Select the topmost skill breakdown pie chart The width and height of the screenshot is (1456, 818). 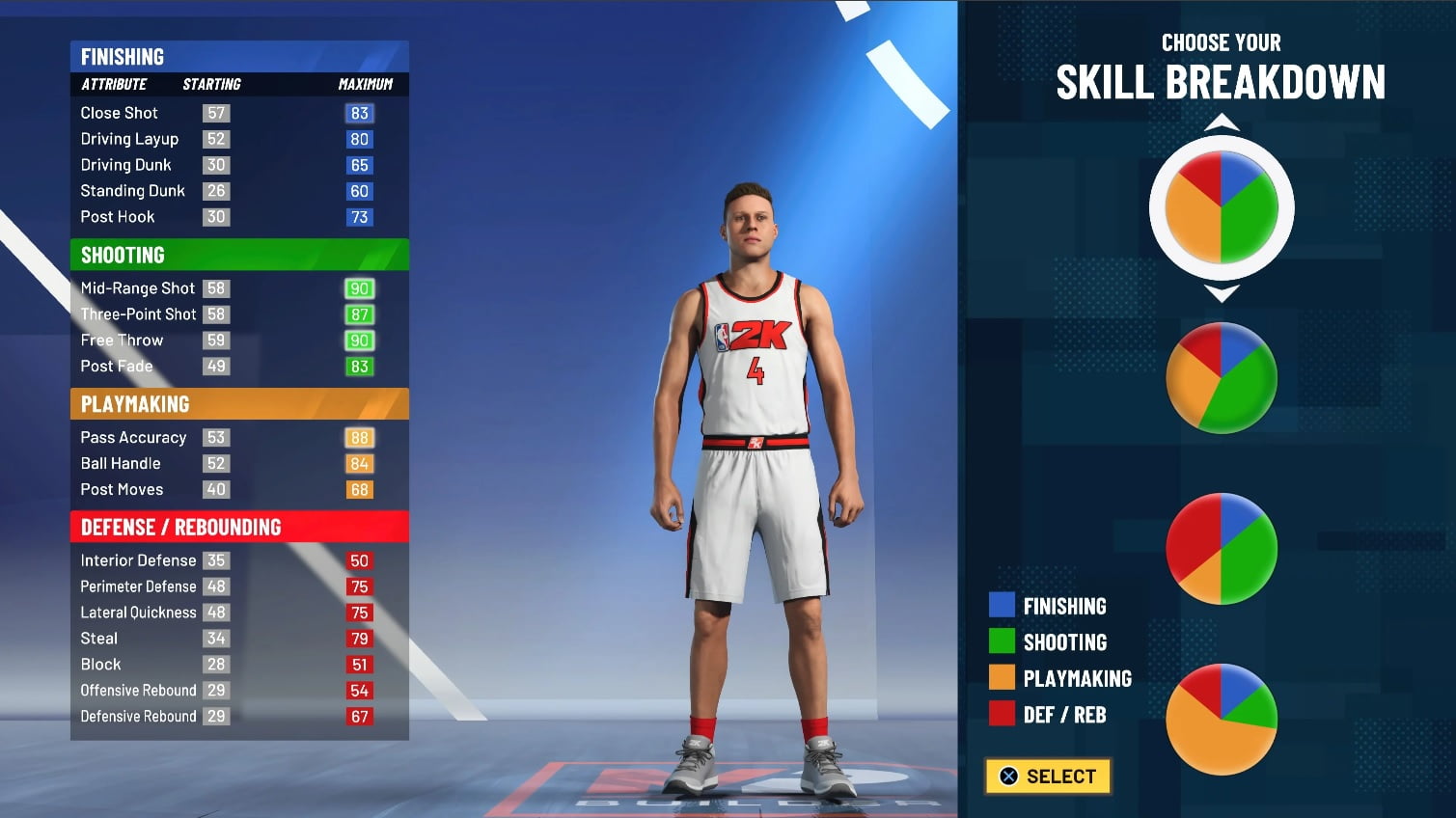coord(1221,204)
